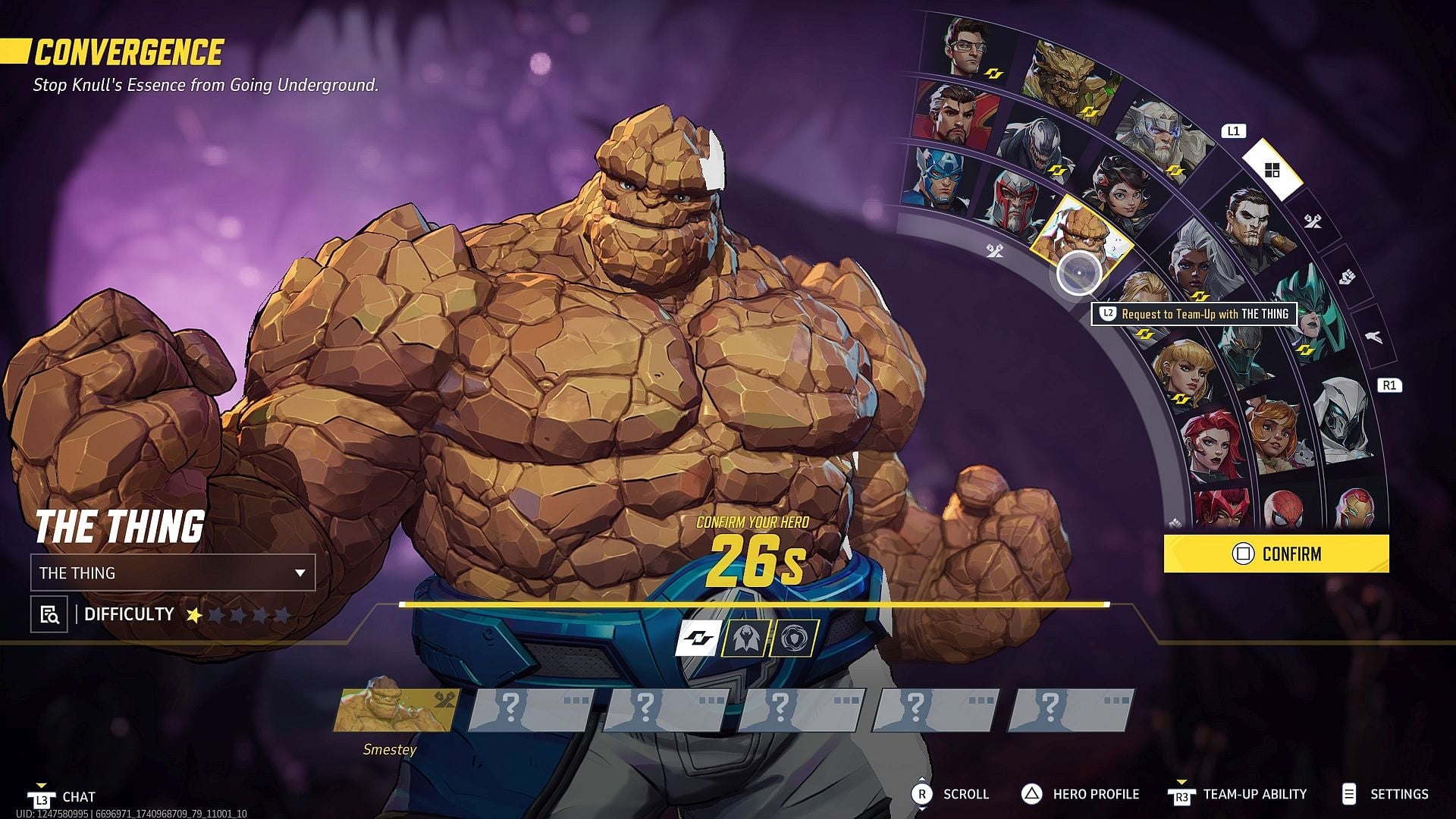The height and width of the screenshot is (819, 1456).
Task: Click the arrow role filter icon near R1
Action: [1373, 336]
